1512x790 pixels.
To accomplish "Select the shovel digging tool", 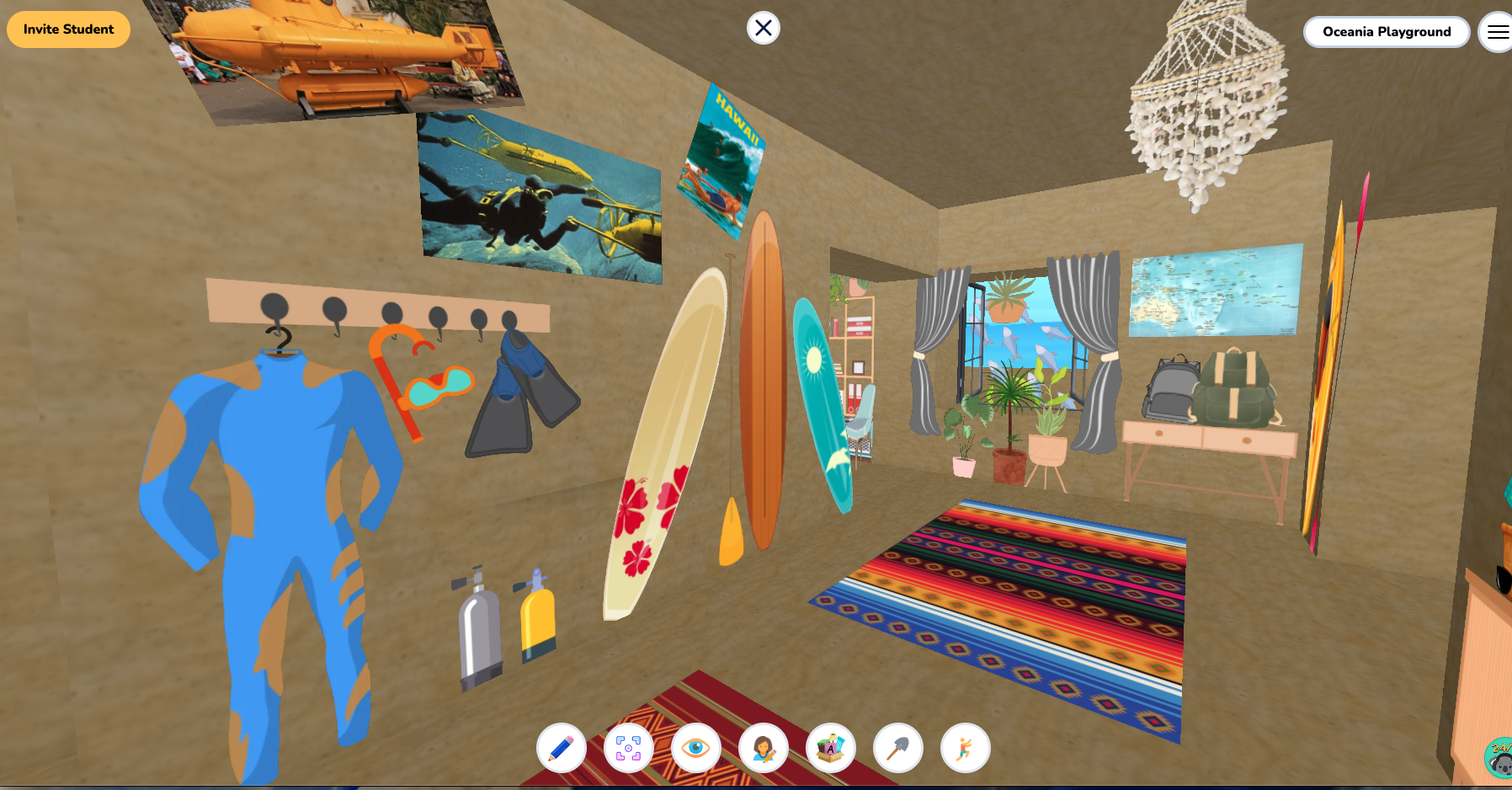I will [898, 748].
